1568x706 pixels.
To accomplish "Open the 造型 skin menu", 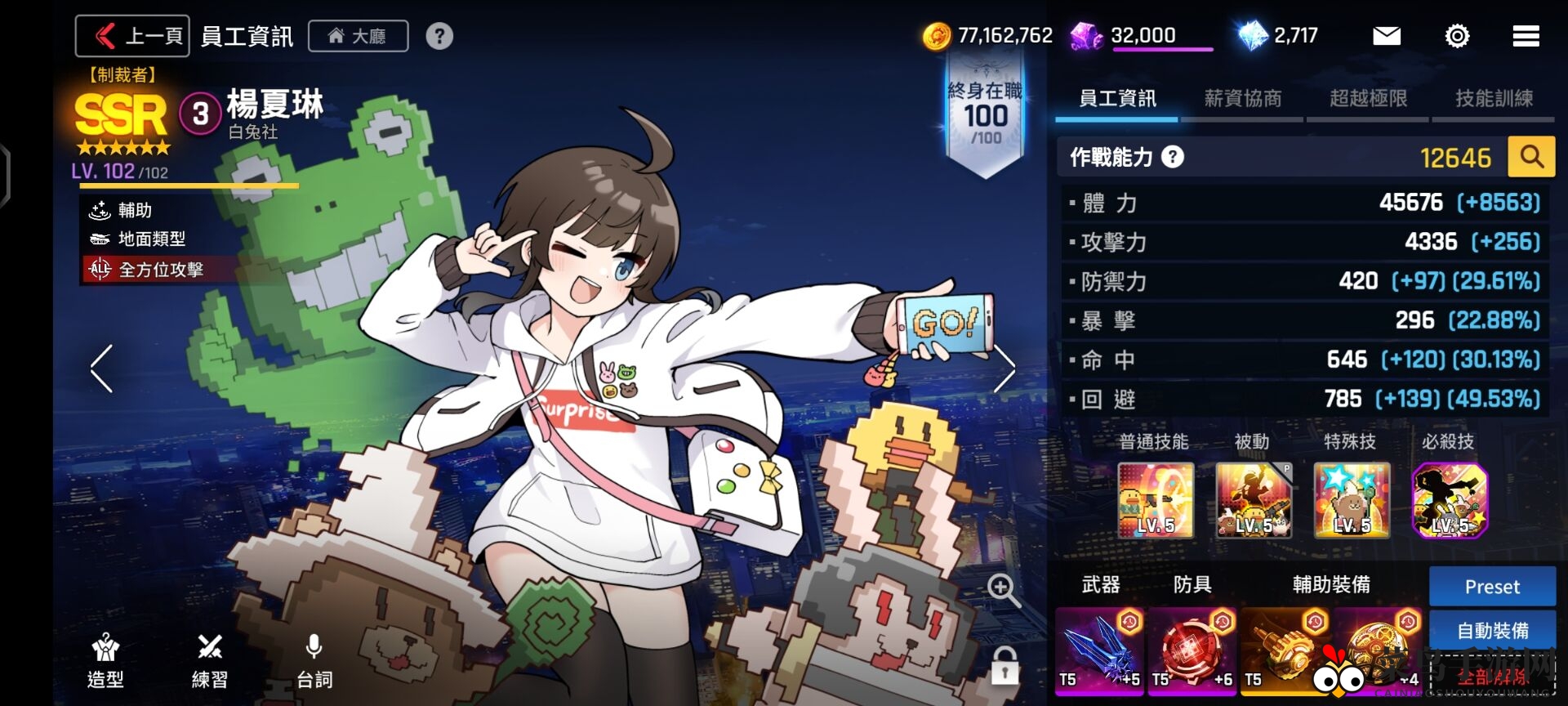I will [x=105, y=660].
